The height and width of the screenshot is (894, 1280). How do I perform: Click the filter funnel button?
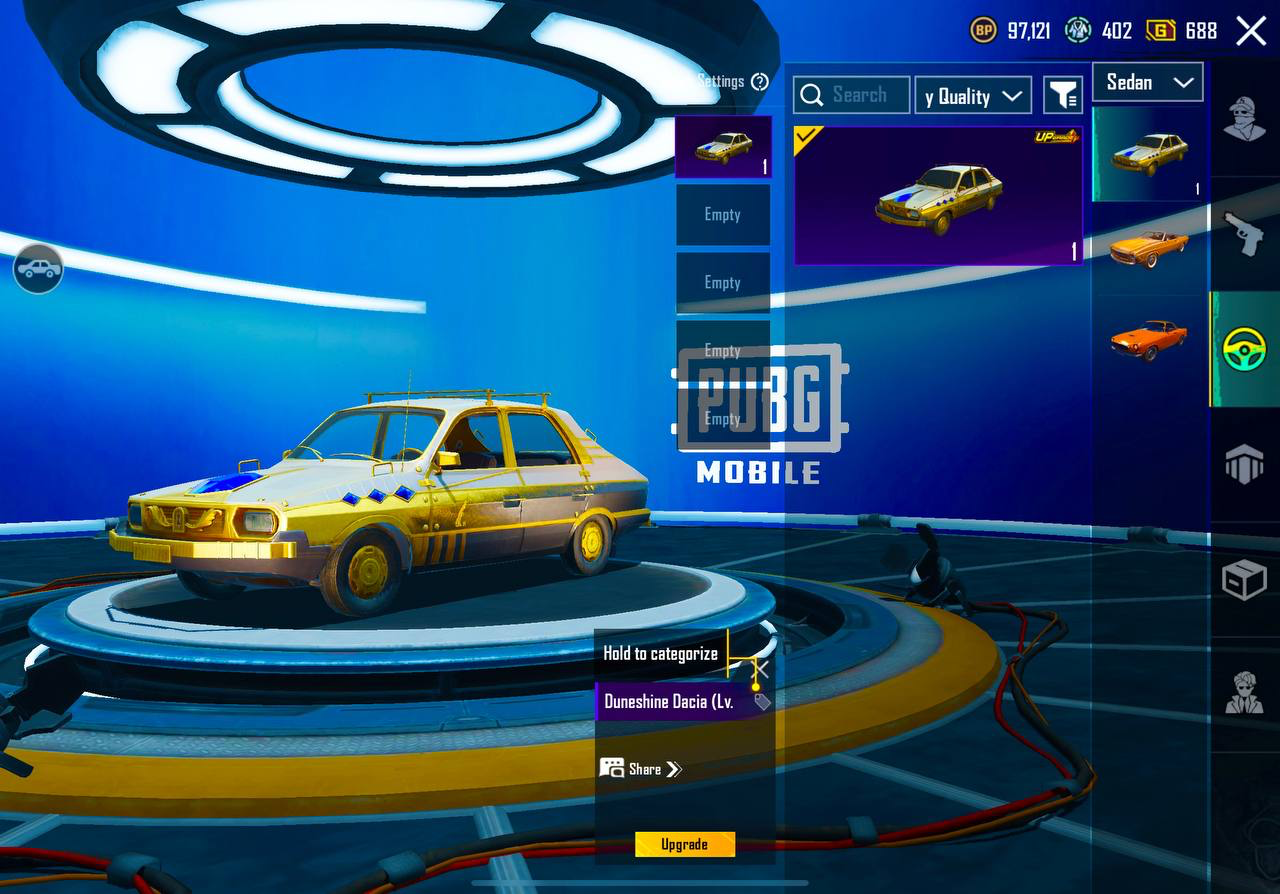click(1063, 95)
